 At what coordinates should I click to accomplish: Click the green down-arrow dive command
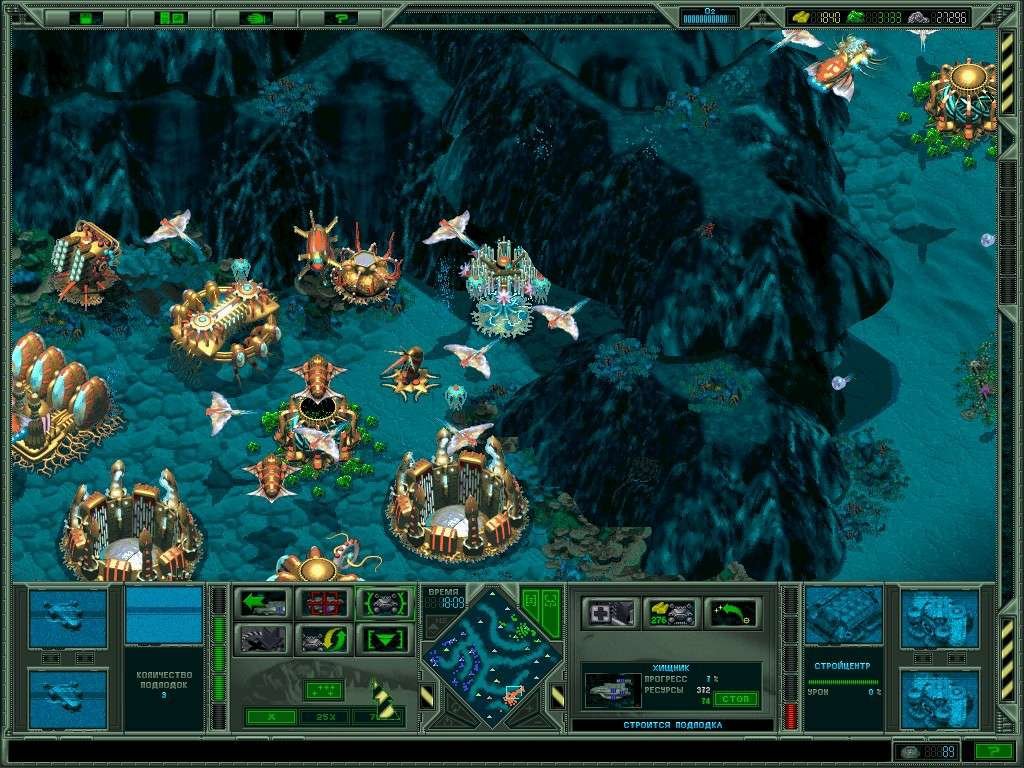tap(383, 639)
